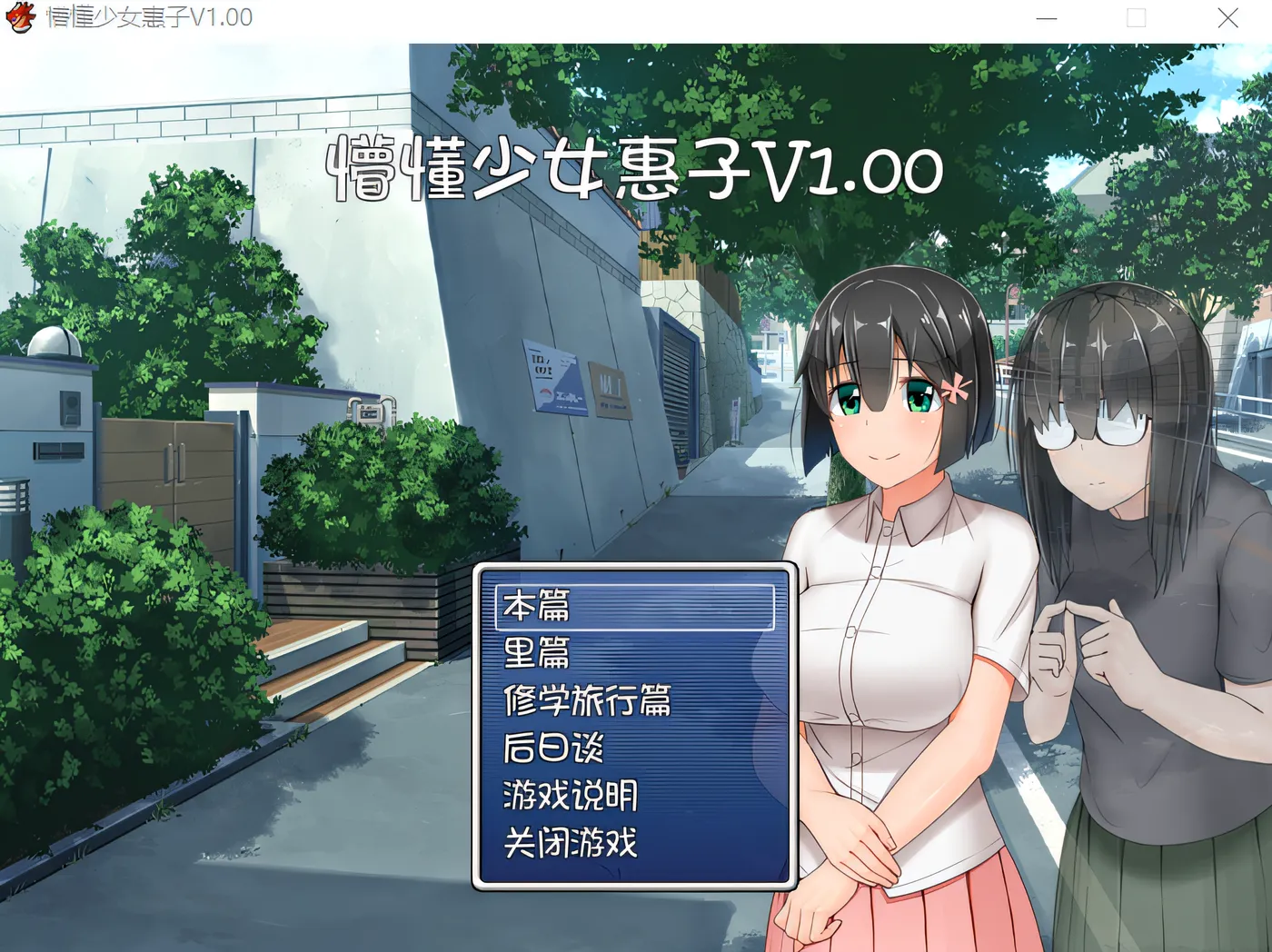View the 游戏说明 game instructions
The height and width of the screenshot is (952, 1272).
click(570, 797)
